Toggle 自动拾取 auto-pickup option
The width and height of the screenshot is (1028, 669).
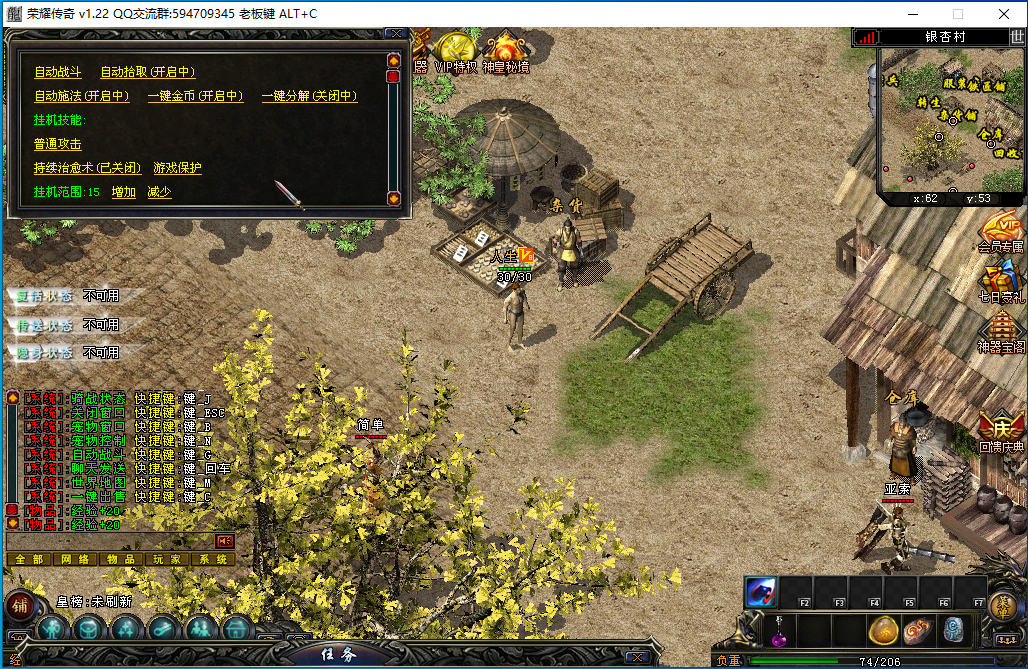[x=147, y=72]
